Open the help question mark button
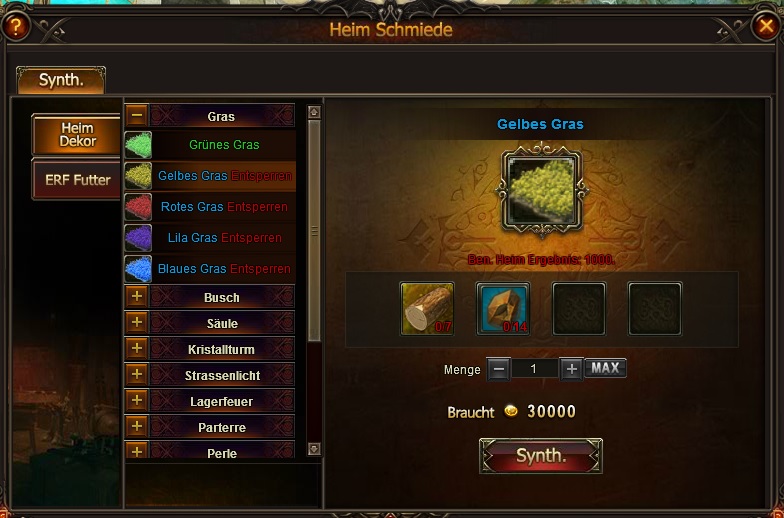This screenshot has width=784, height=518. pyautogui.click(x=15, y=26)
